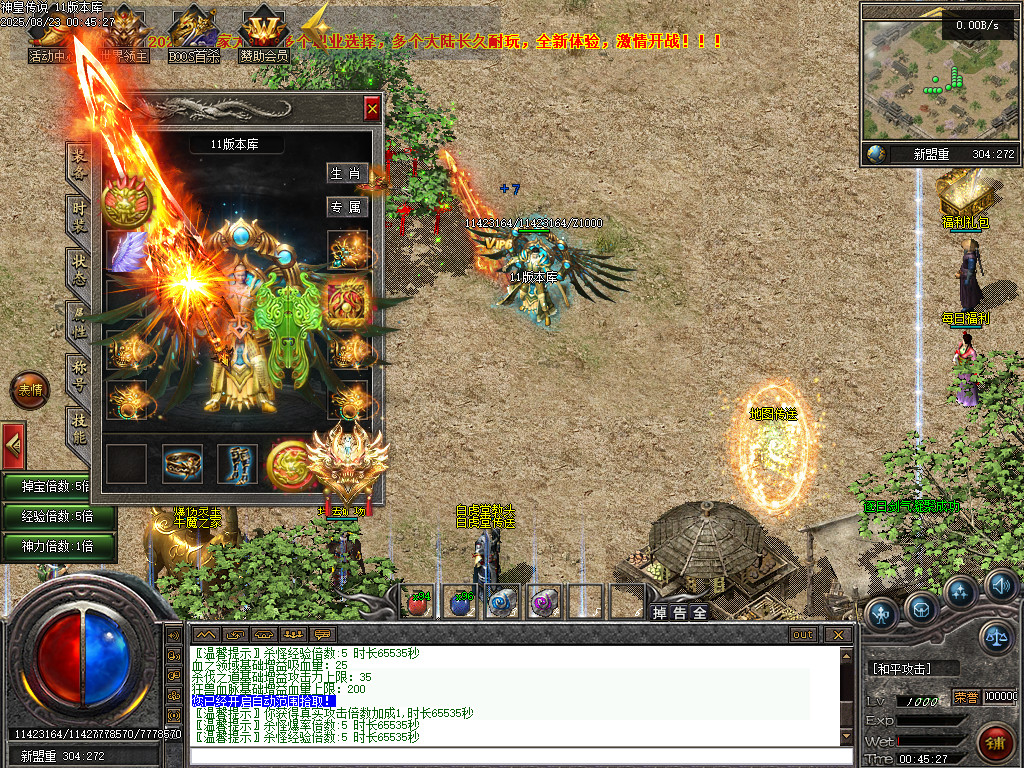This screenshot has width=1024, height=768.
Task: Show the 技能 skills tab
Action: pos(79,427)
